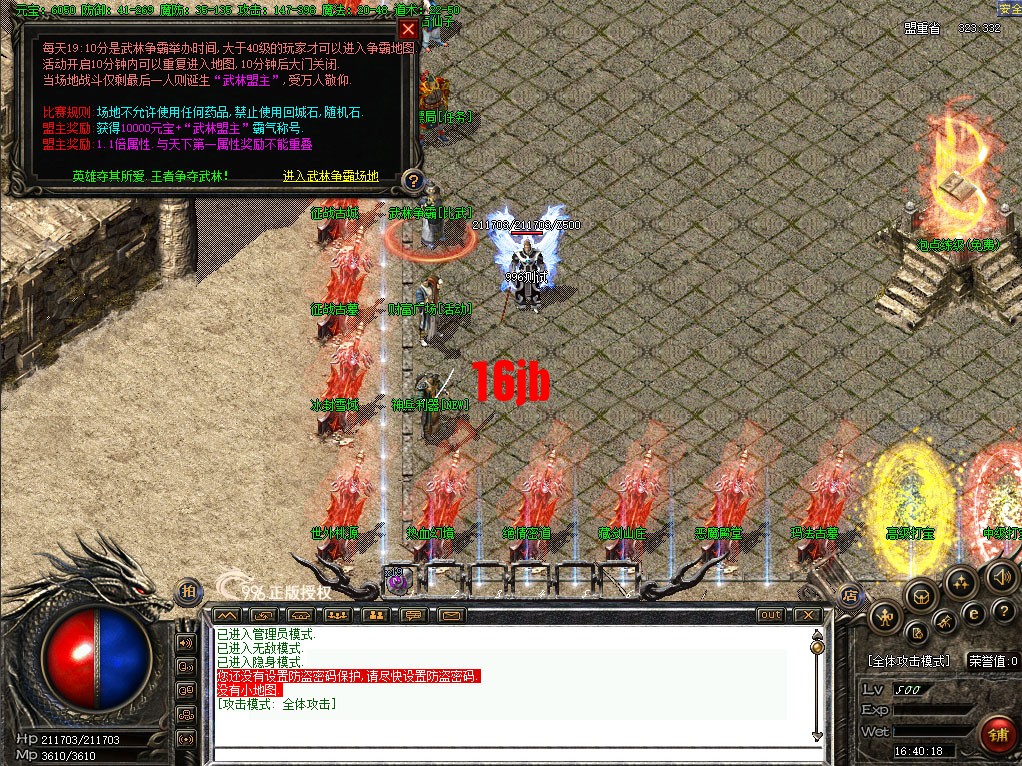
Task: Click the 'out' button above chat
Action: (x=770, y=615)
